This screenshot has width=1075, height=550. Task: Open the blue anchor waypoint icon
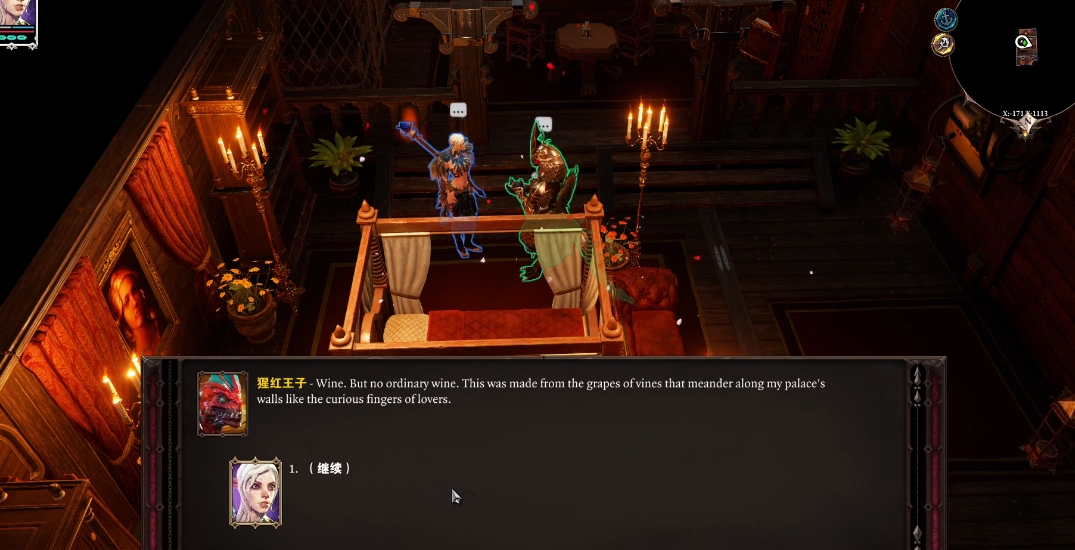tap(945, 19)
